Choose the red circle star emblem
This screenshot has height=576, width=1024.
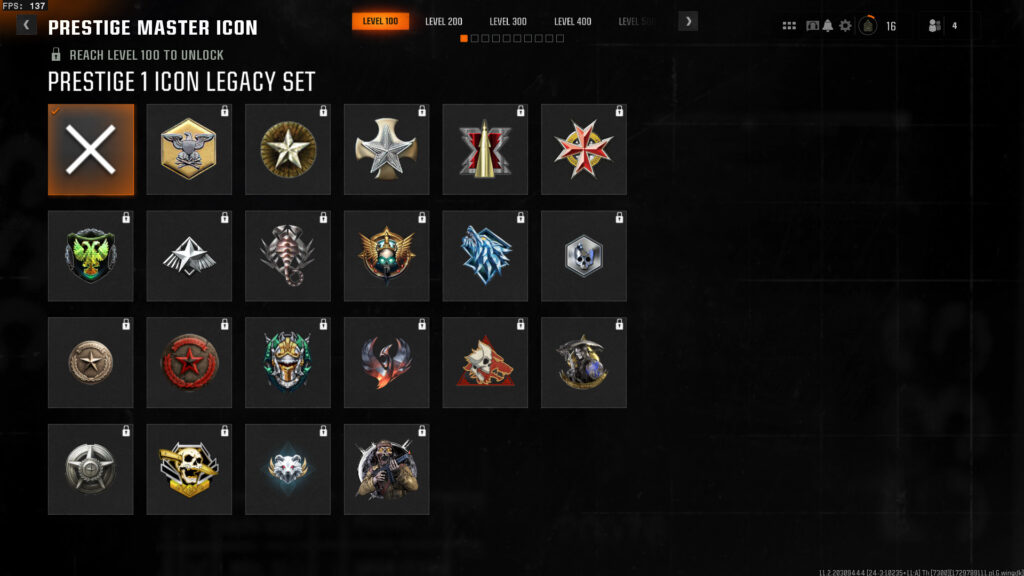(189, 364)
